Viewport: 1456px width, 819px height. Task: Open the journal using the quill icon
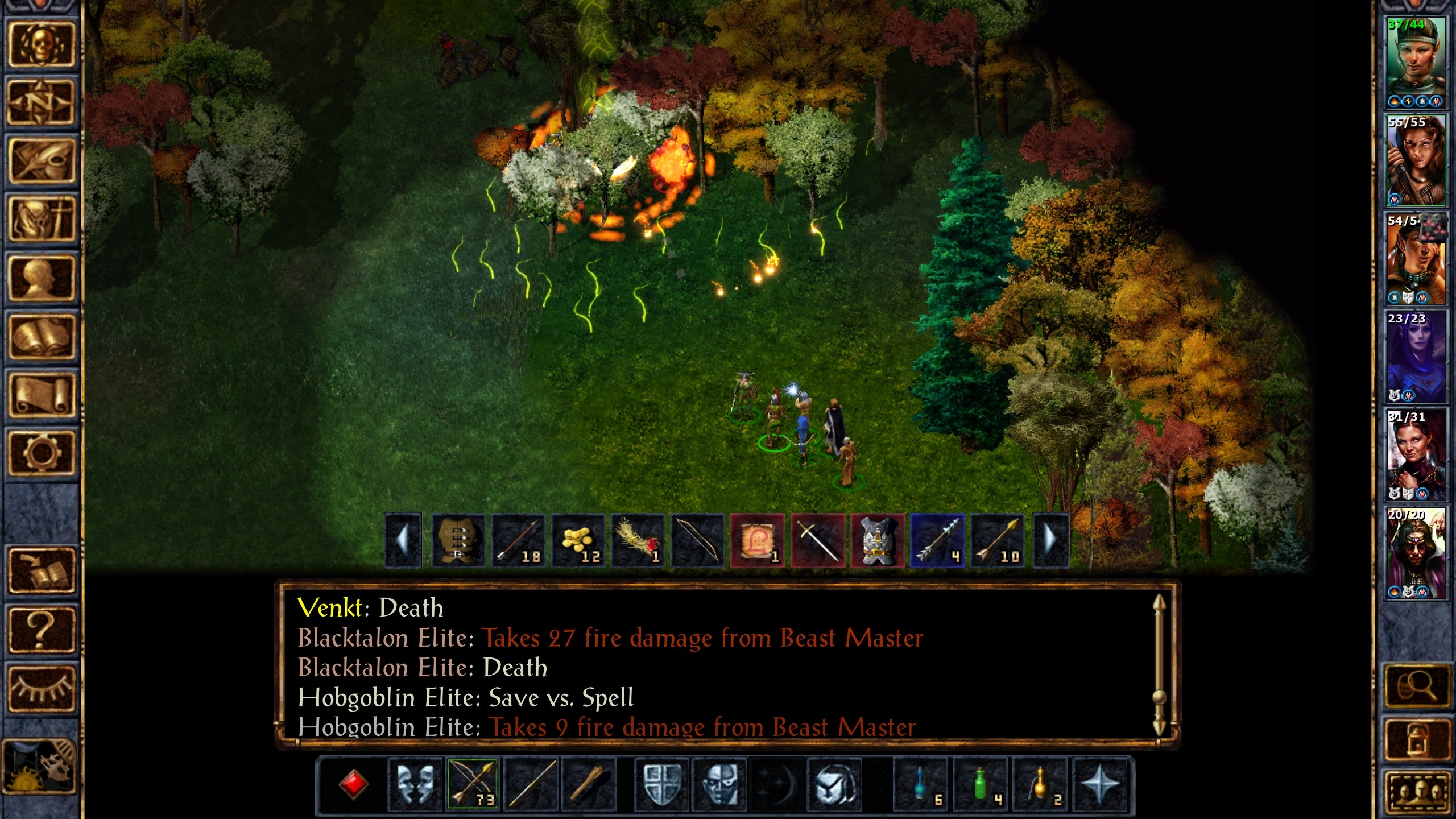(41, 161)
